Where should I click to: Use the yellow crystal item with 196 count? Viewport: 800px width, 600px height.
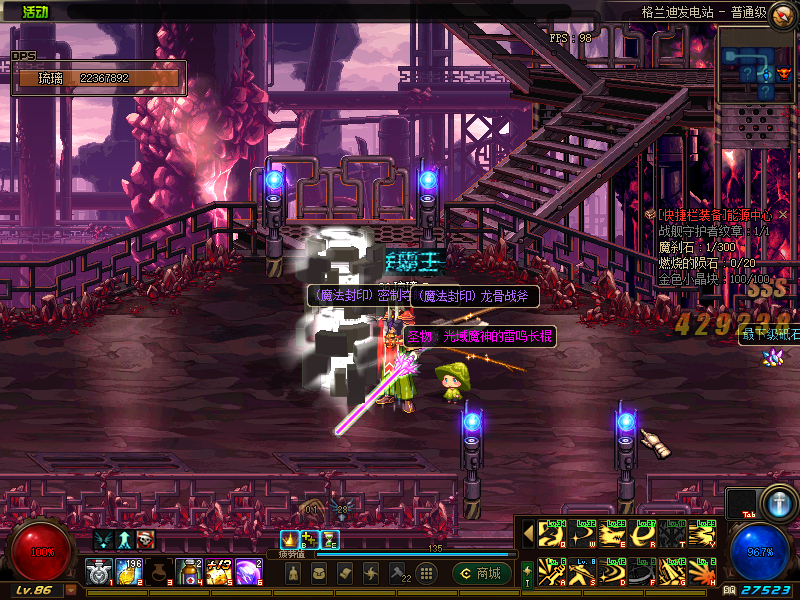(129, 572)
